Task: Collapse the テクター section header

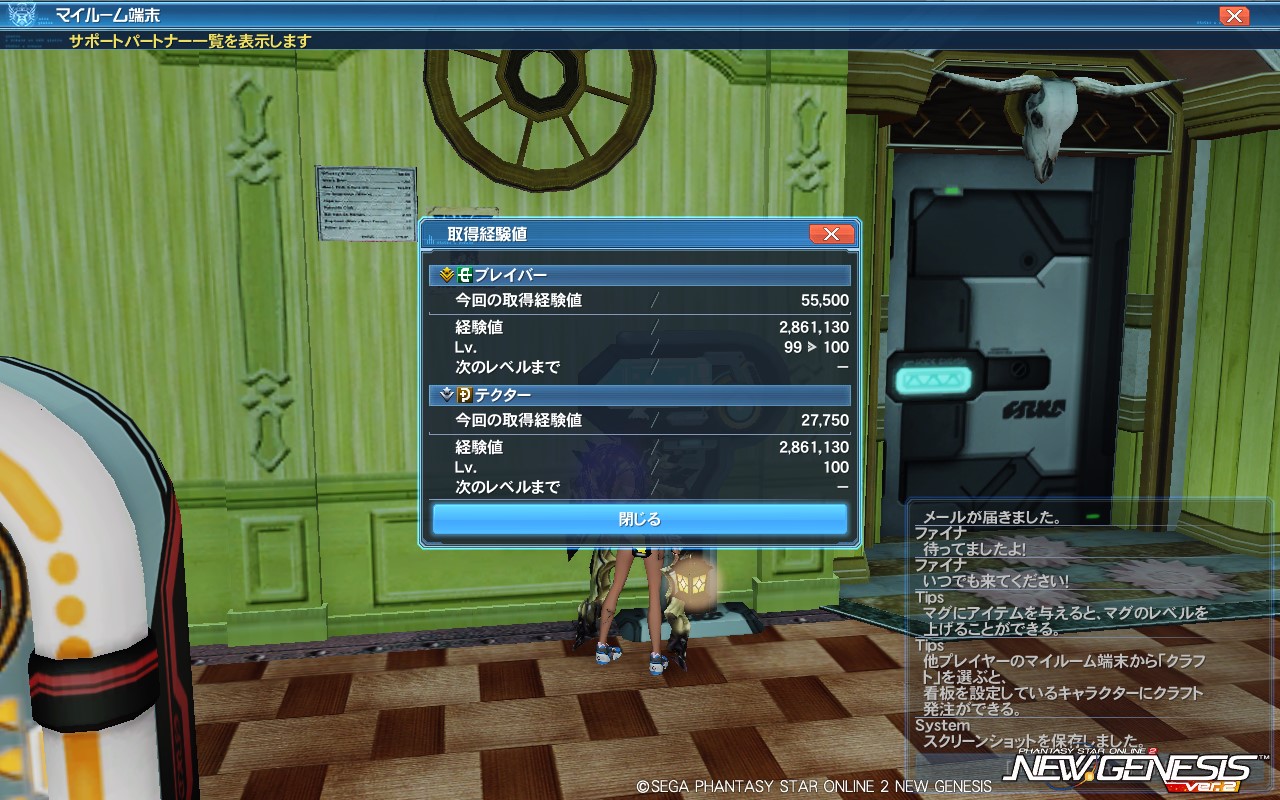Action: (x=640, y=396)
